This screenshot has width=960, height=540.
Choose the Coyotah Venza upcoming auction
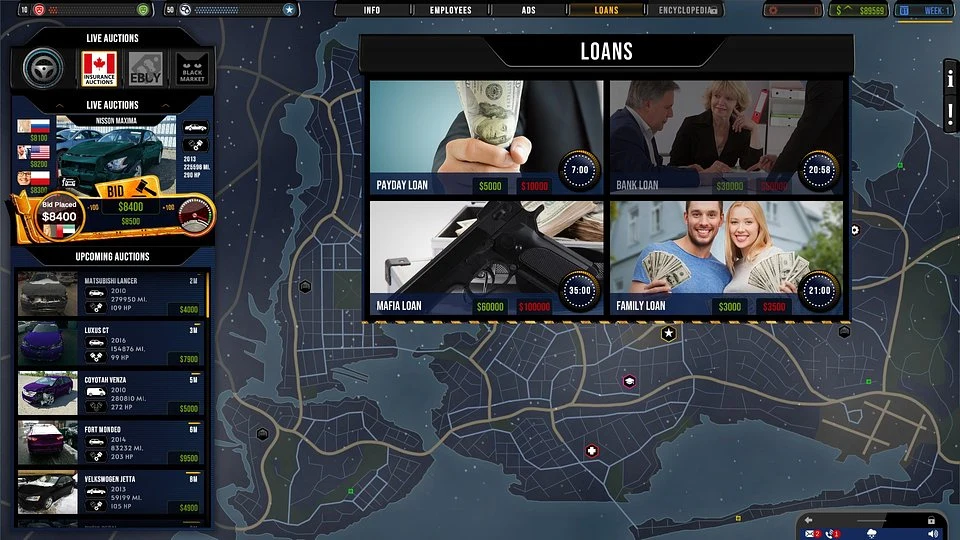point(110,393)
